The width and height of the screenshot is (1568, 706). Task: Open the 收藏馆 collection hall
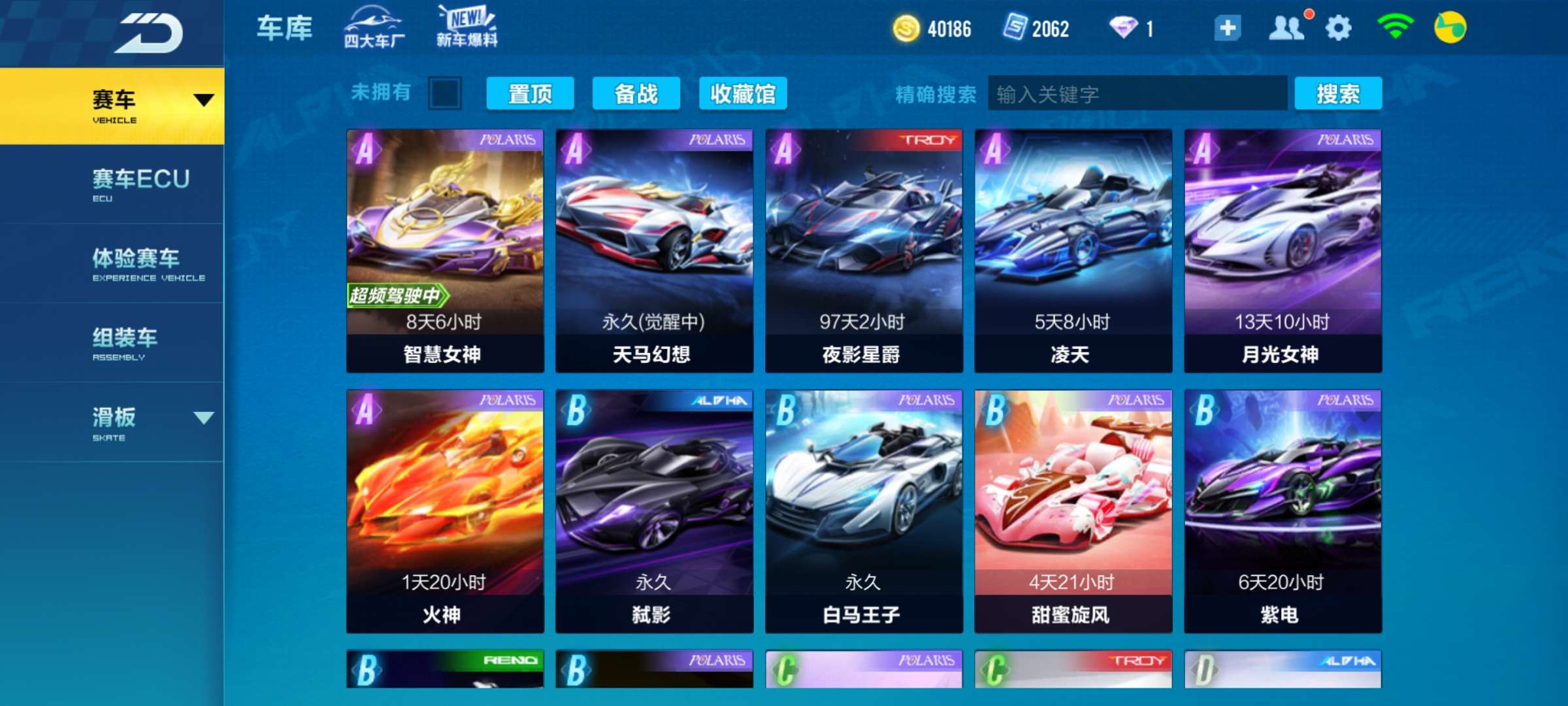744,94
